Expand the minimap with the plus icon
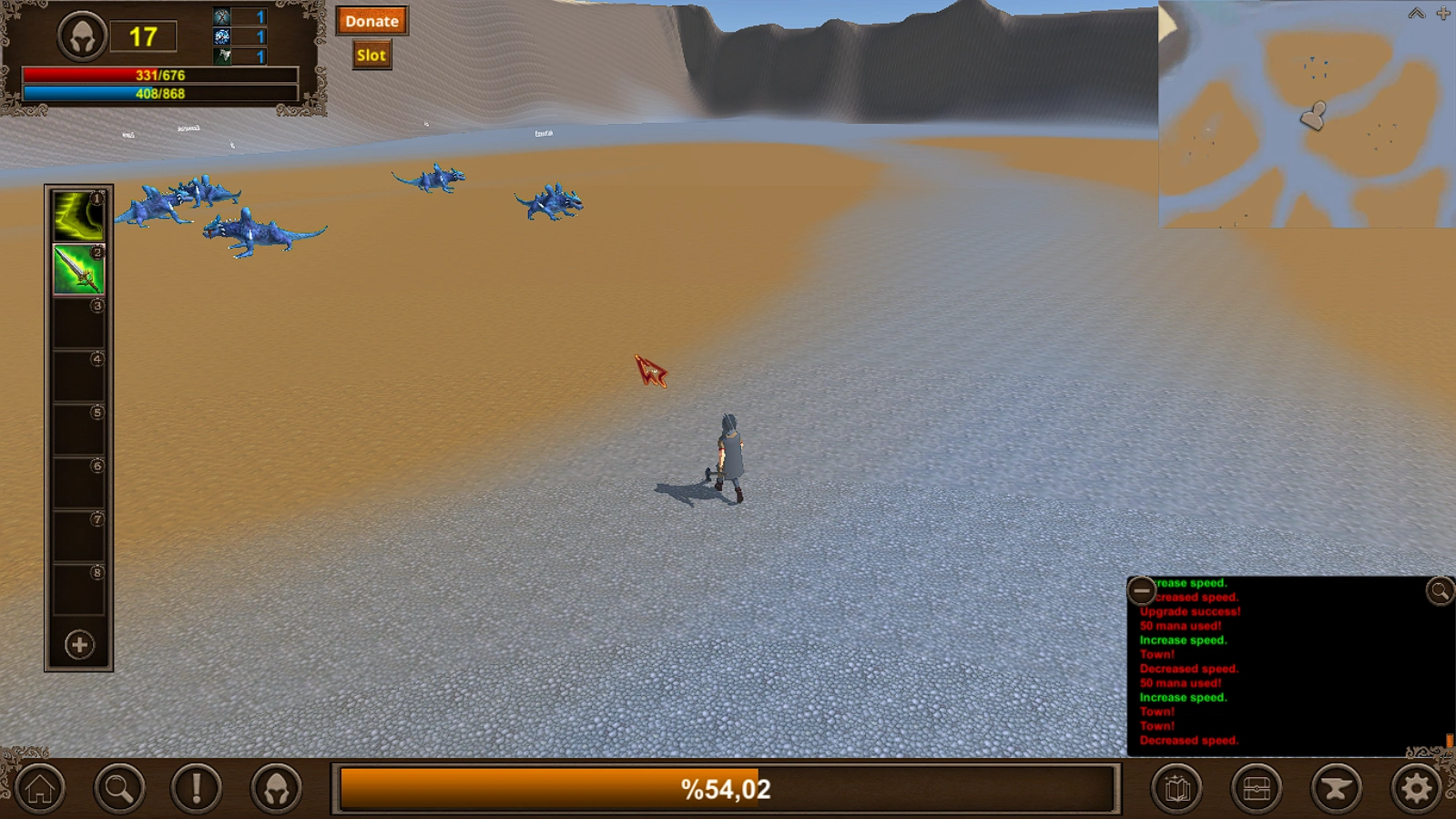The height and width of the screenshot is (819, 1456). tap(1443, 13)
